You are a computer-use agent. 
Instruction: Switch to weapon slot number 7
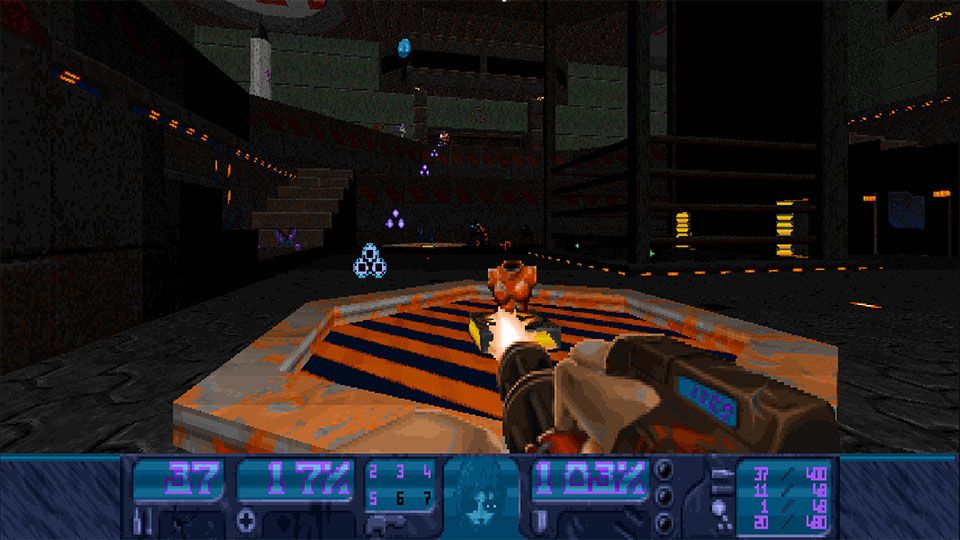[x=426, y=497]
